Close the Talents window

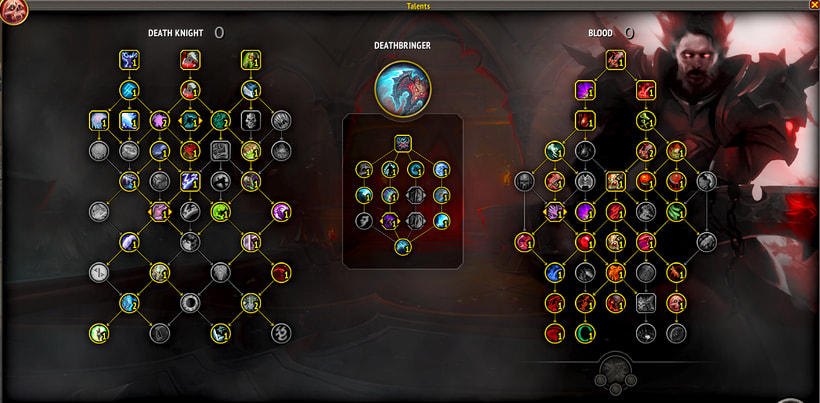tap(813, 5)
